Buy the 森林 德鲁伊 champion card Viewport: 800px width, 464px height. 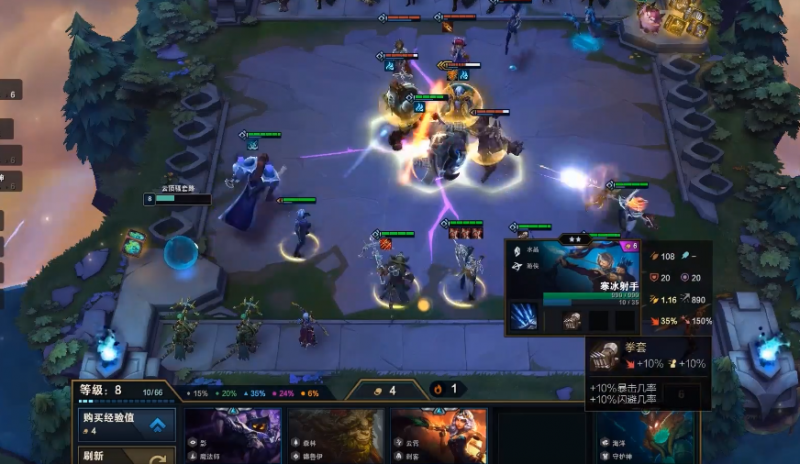click(335, 436)
